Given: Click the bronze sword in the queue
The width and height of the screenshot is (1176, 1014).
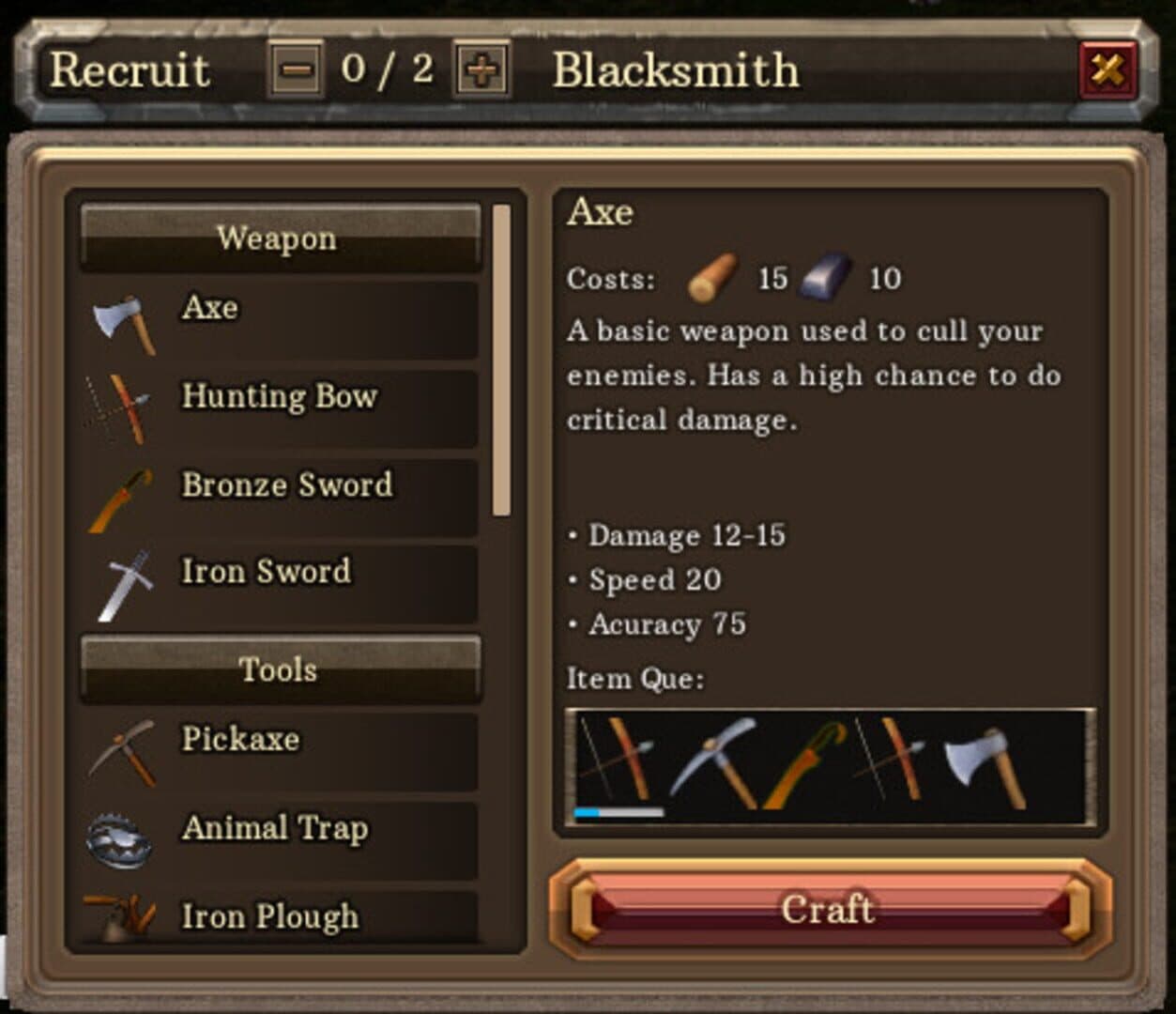Looking at the screenshot, I should 803,763.
